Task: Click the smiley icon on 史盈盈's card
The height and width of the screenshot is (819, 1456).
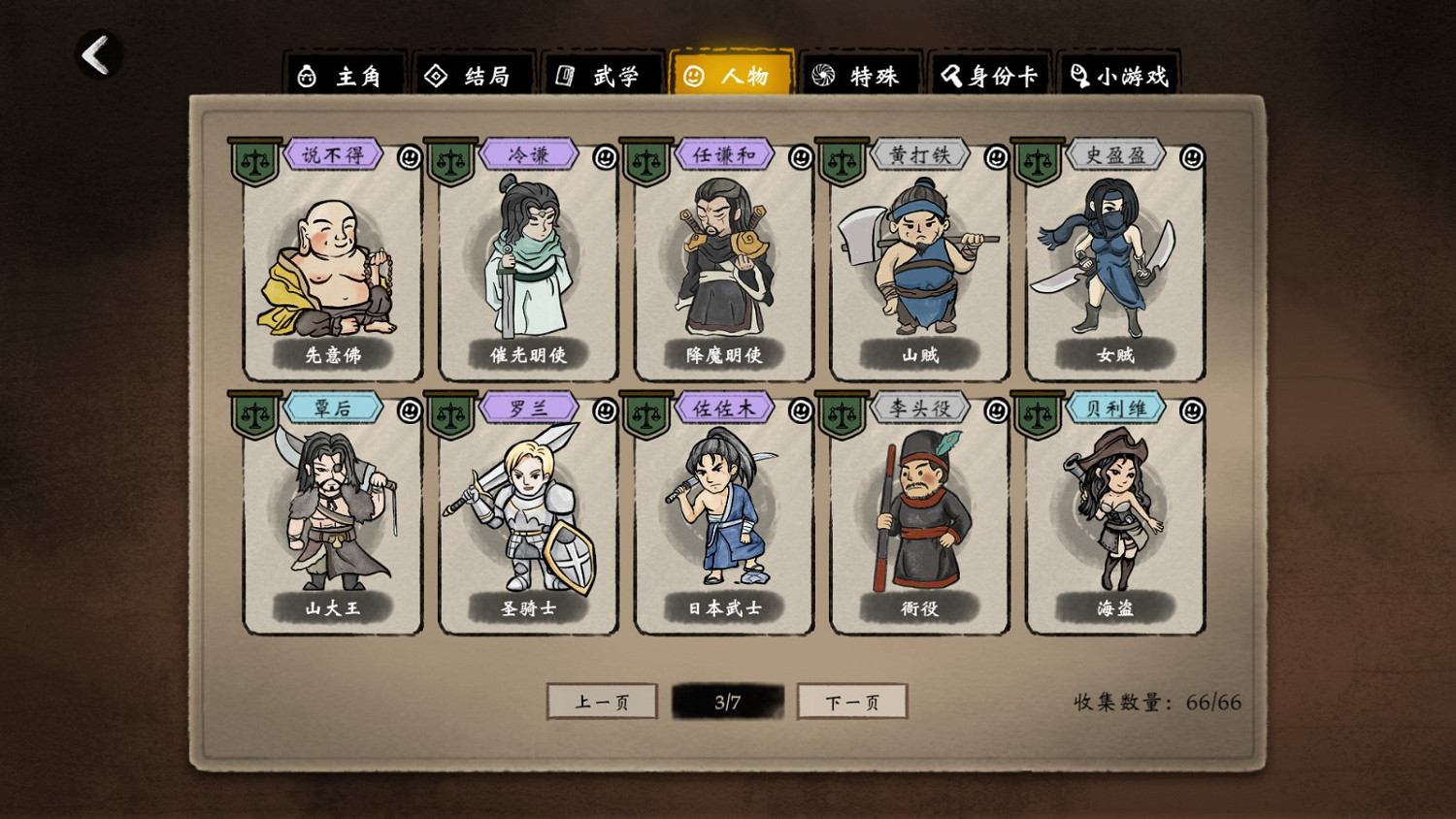Action: point(1189,154)
